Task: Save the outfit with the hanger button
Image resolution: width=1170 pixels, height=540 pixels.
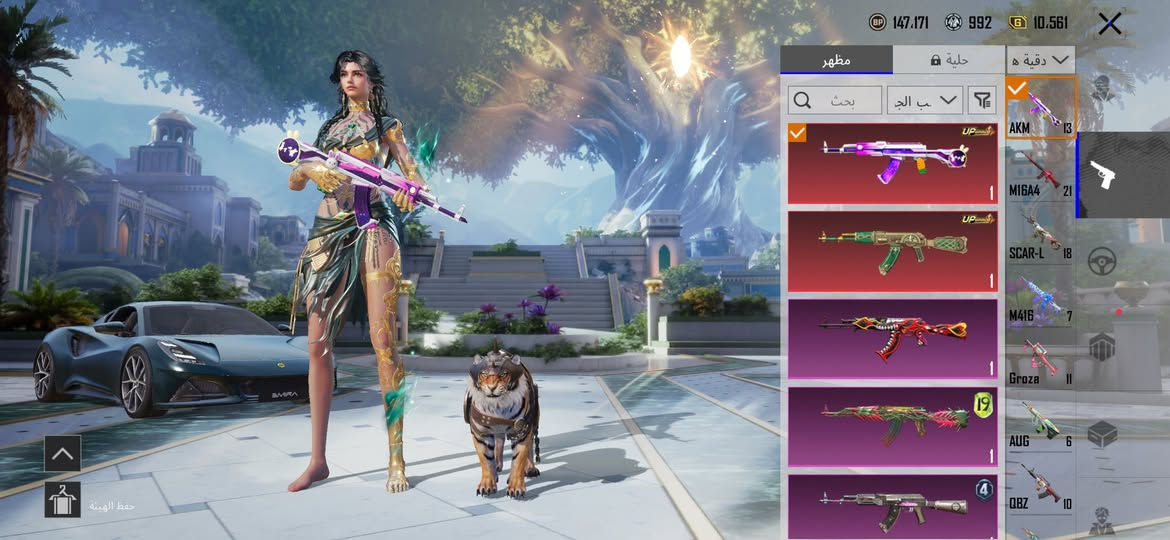Action: [62, 499]
